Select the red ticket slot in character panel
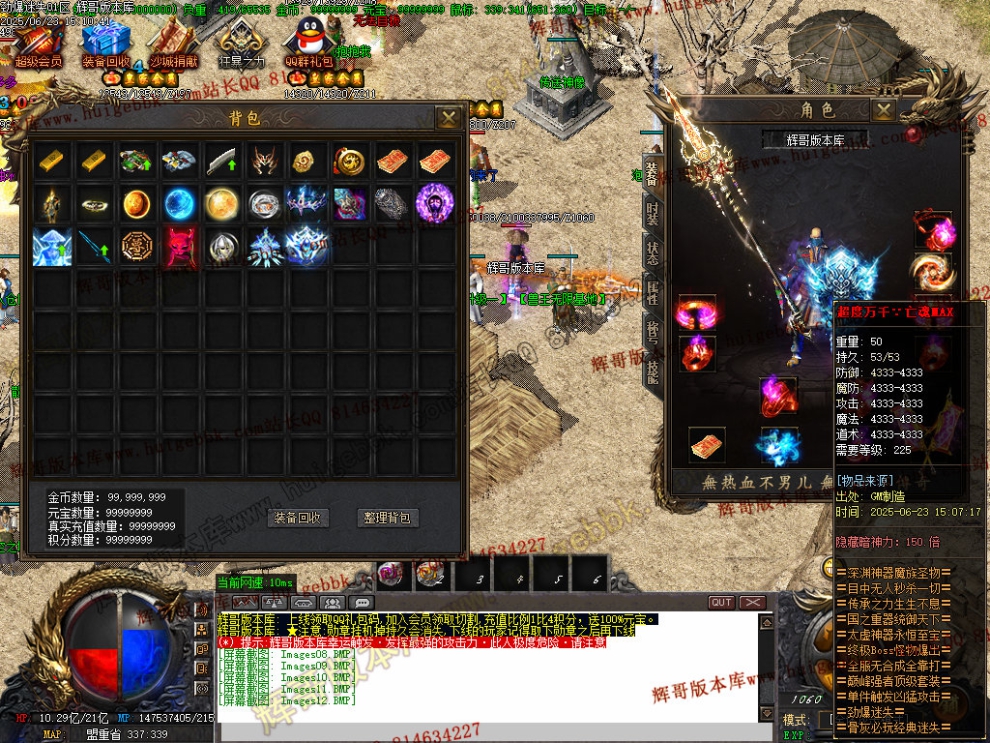Viewport: 990px width, 743px height. 705,444
